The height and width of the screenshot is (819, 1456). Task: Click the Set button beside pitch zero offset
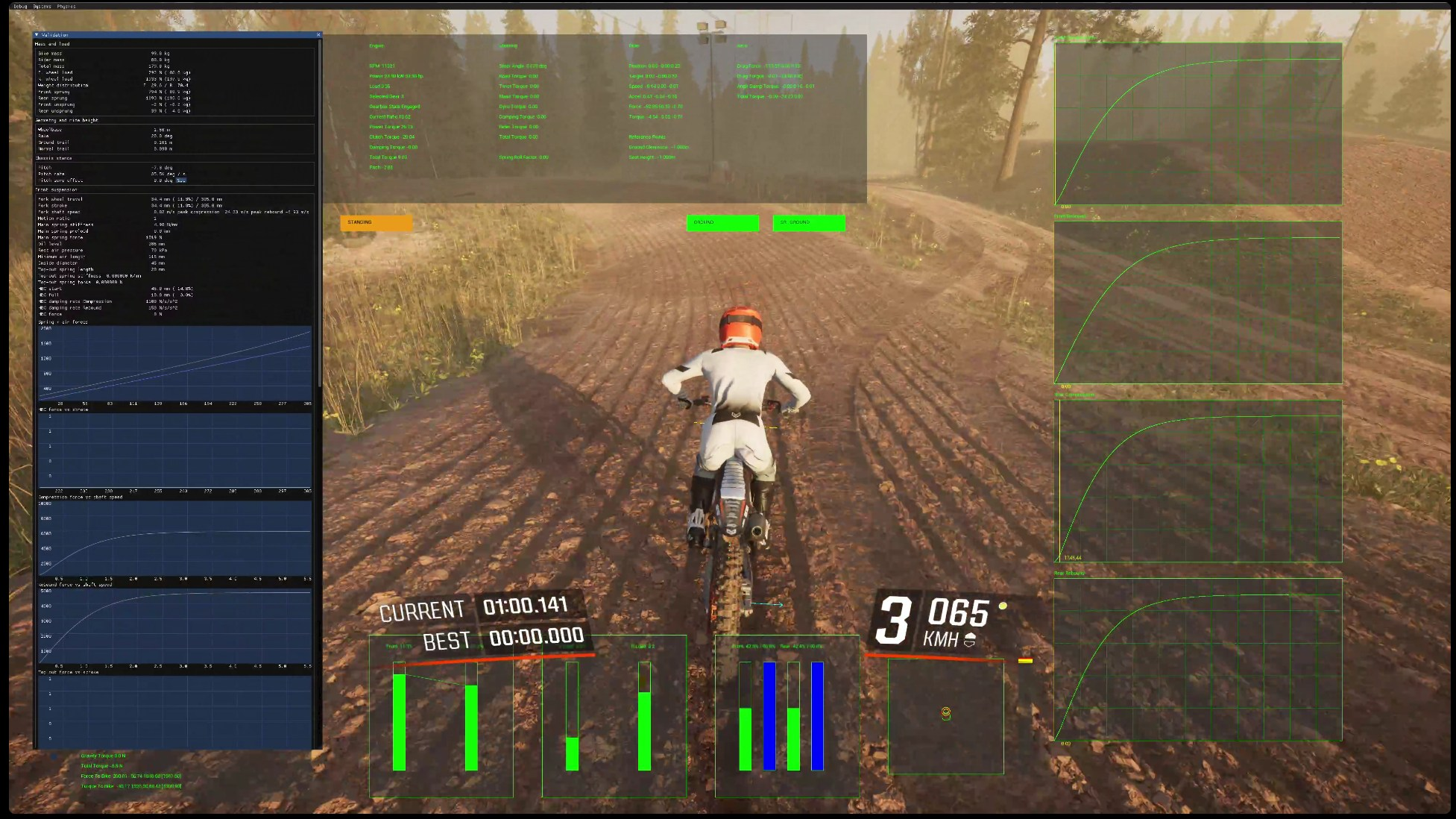(181, 181)
